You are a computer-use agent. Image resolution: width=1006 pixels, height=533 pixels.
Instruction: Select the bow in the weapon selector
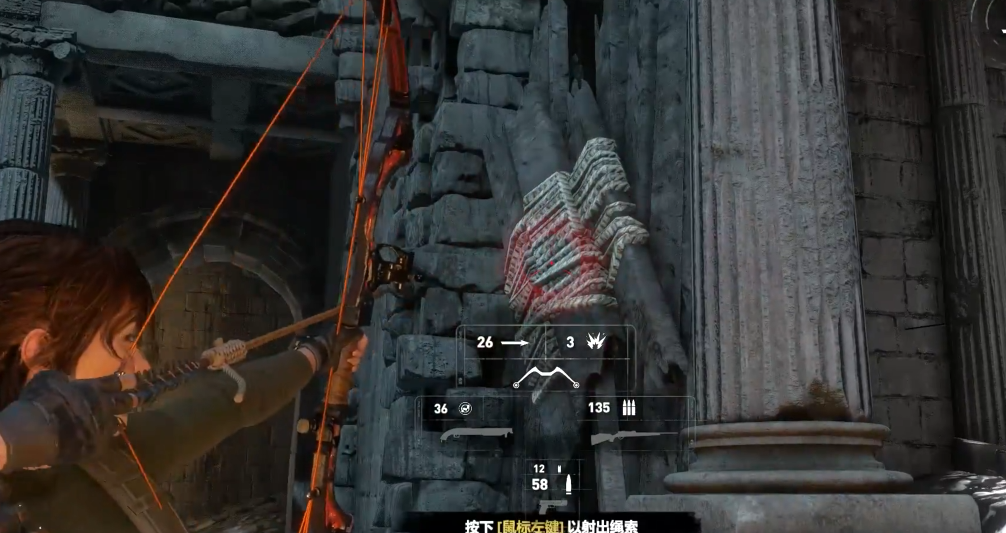pyautogui.click(x=545, y=378)
